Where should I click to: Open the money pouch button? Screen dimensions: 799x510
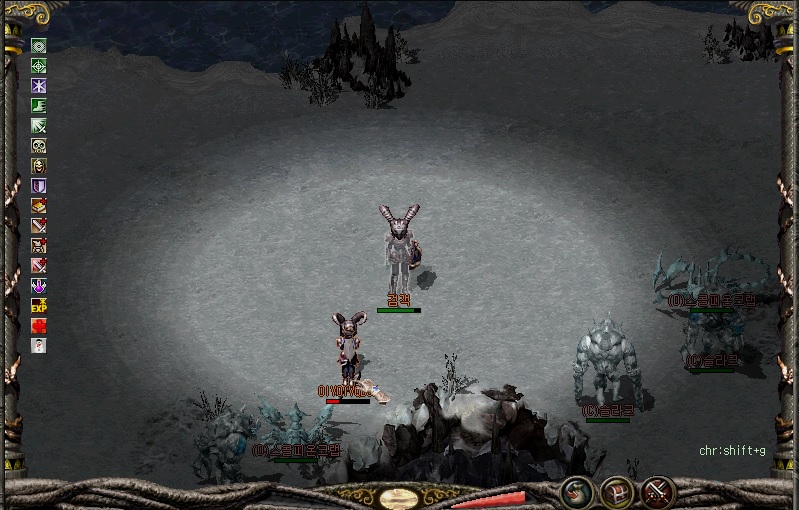[x=576, y=491]
